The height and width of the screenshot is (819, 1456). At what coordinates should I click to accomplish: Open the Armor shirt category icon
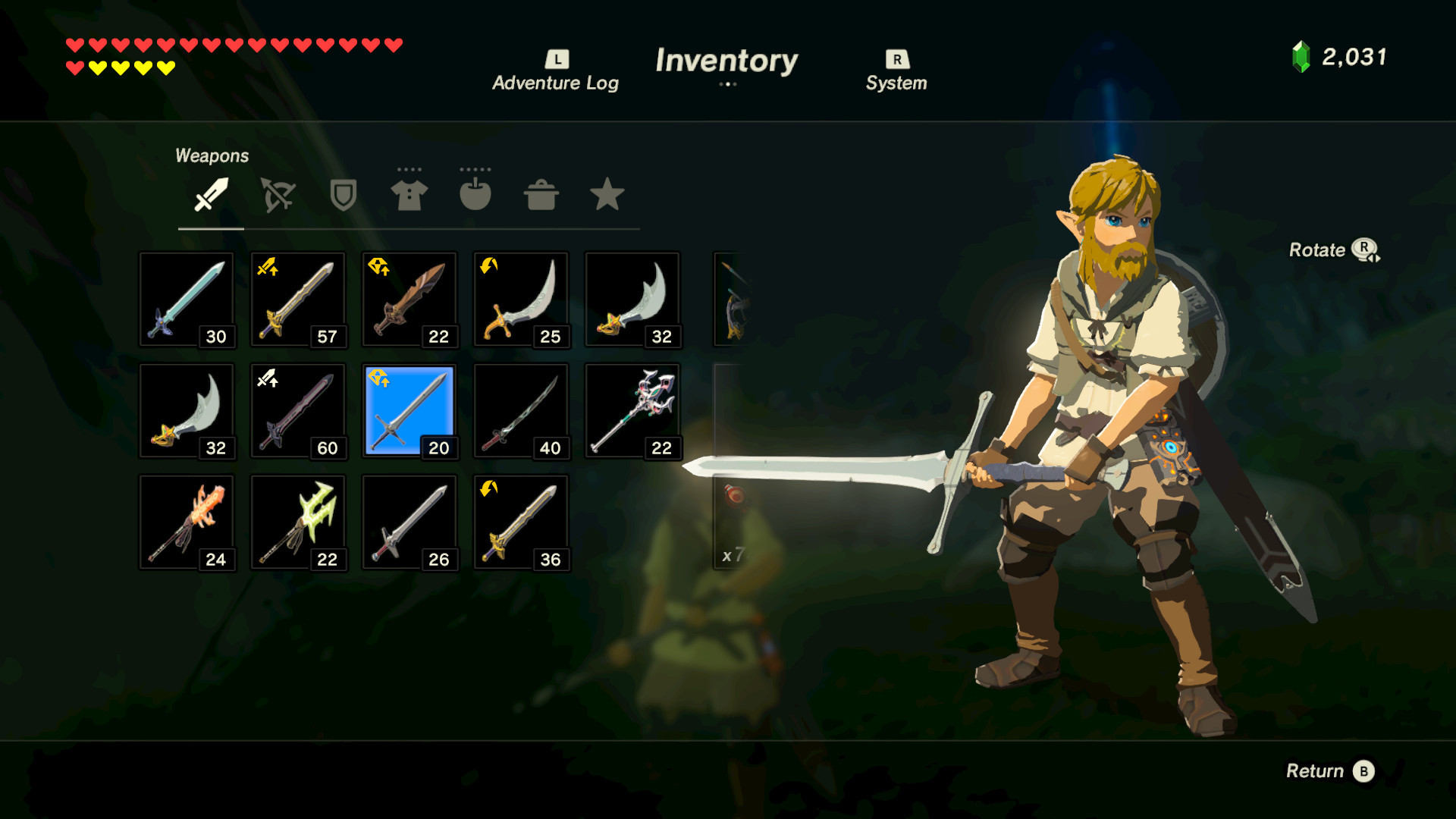(409, 195)
